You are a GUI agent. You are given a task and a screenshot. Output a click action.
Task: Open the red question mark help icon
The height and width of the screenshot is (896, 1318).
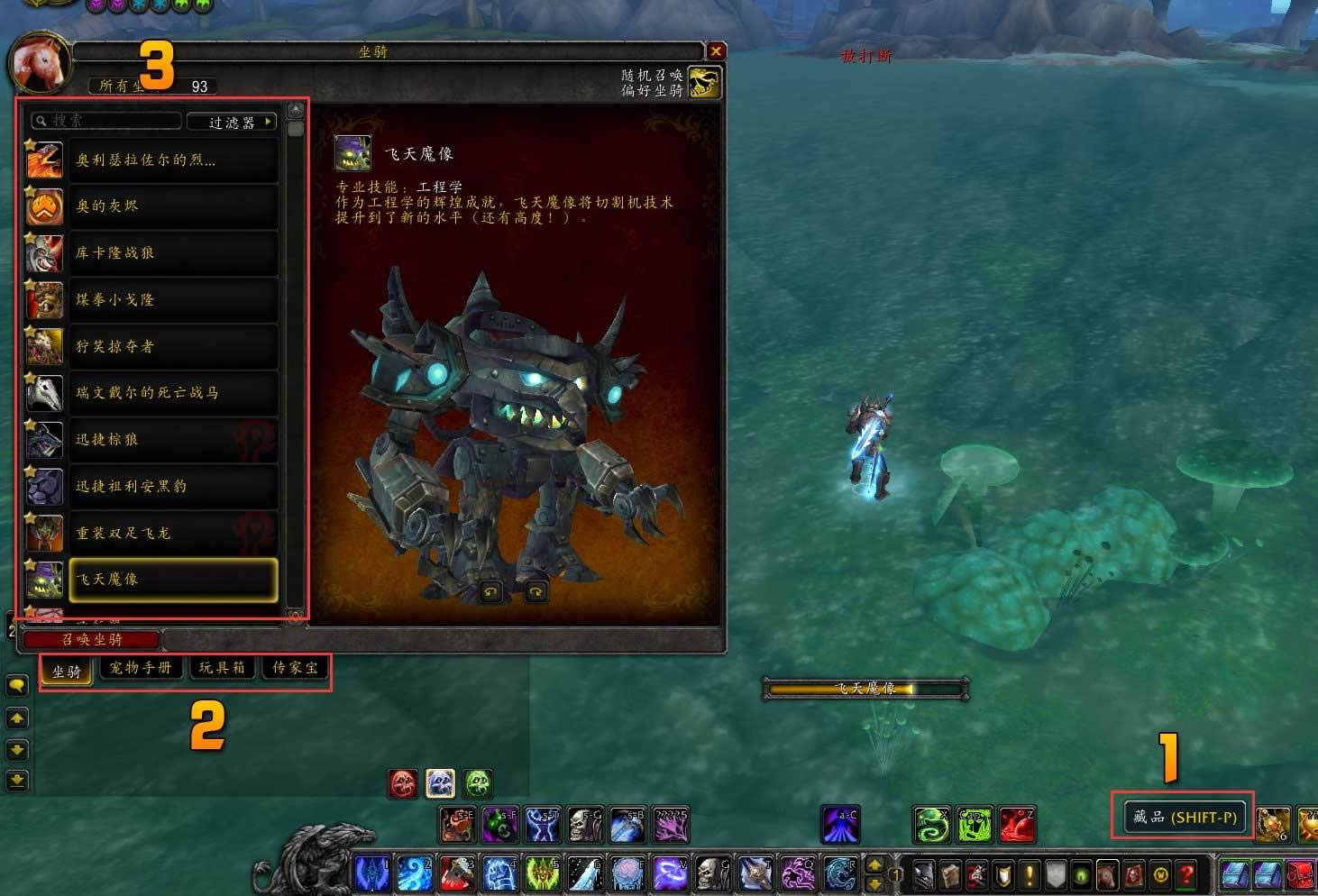[x=1187, y=873]
